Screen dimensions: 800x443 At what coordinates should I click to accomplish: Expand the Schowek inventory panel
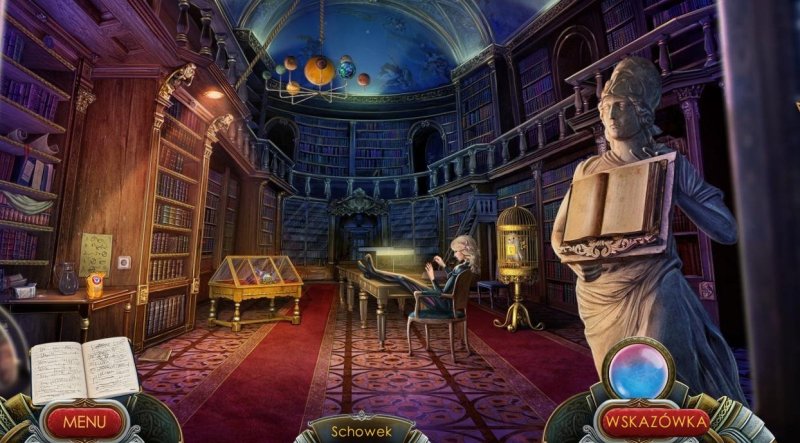(x=360, y=428)
